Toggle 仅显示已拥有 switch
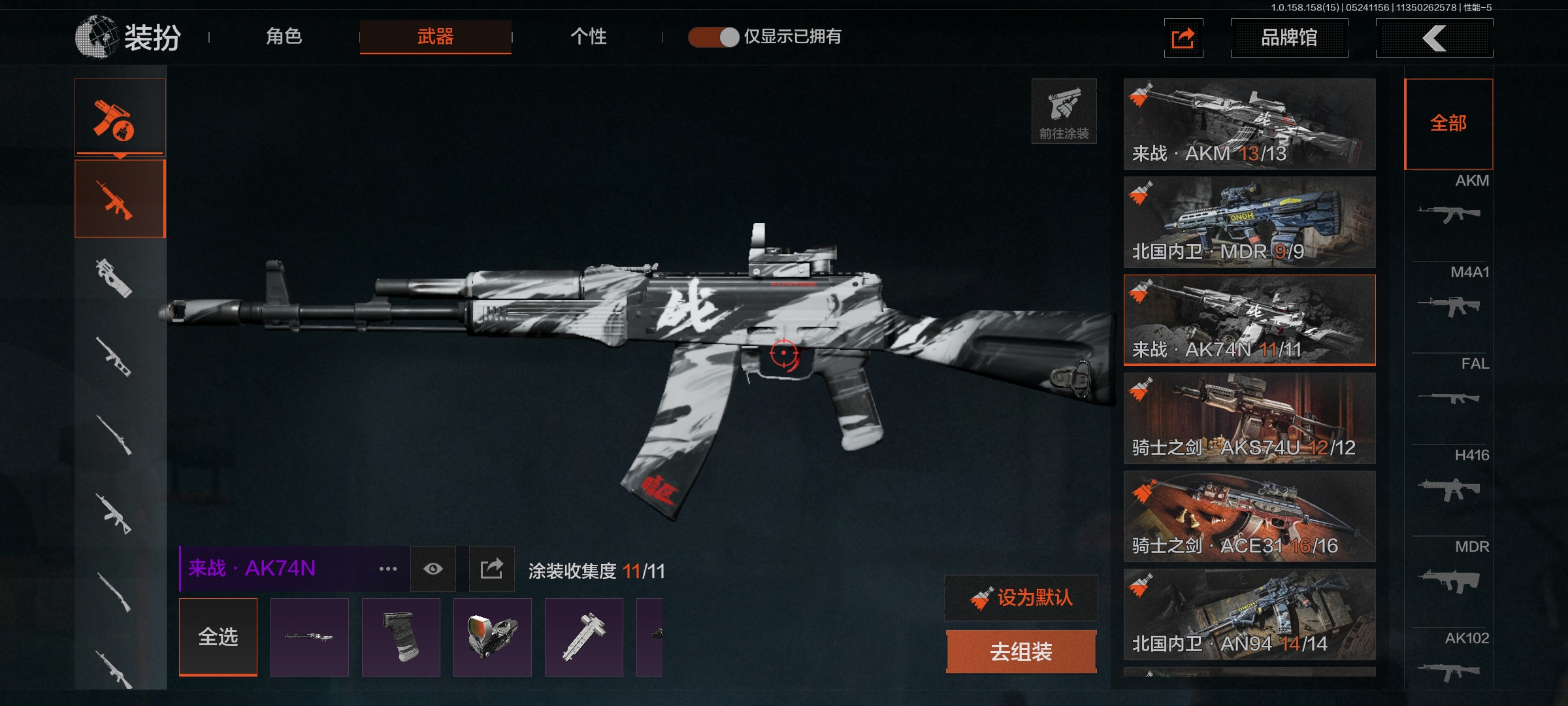 (713, 37)
